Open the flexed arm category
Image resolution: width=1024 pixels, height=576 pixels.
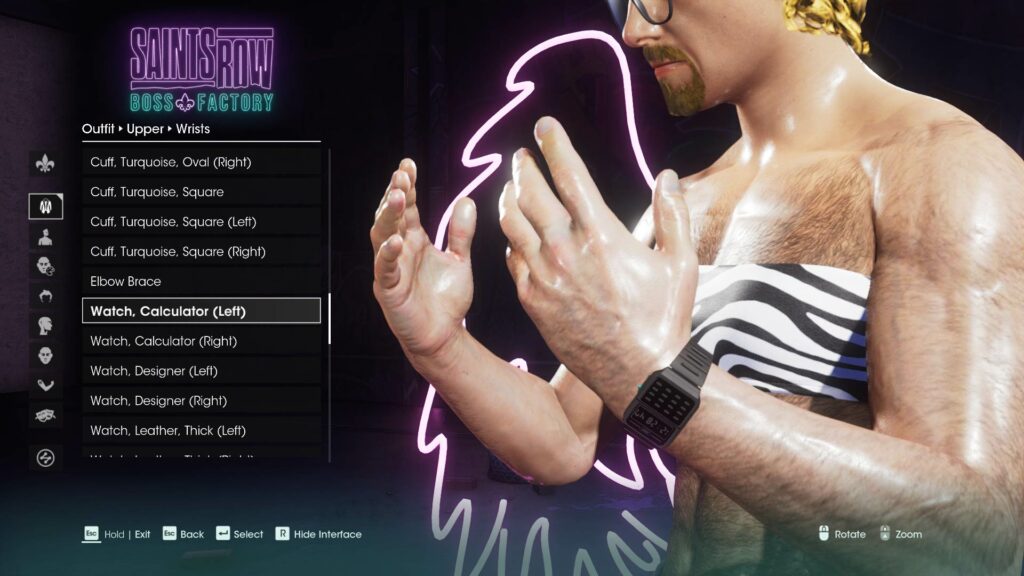pyautogui.click(x=45, y=385)
